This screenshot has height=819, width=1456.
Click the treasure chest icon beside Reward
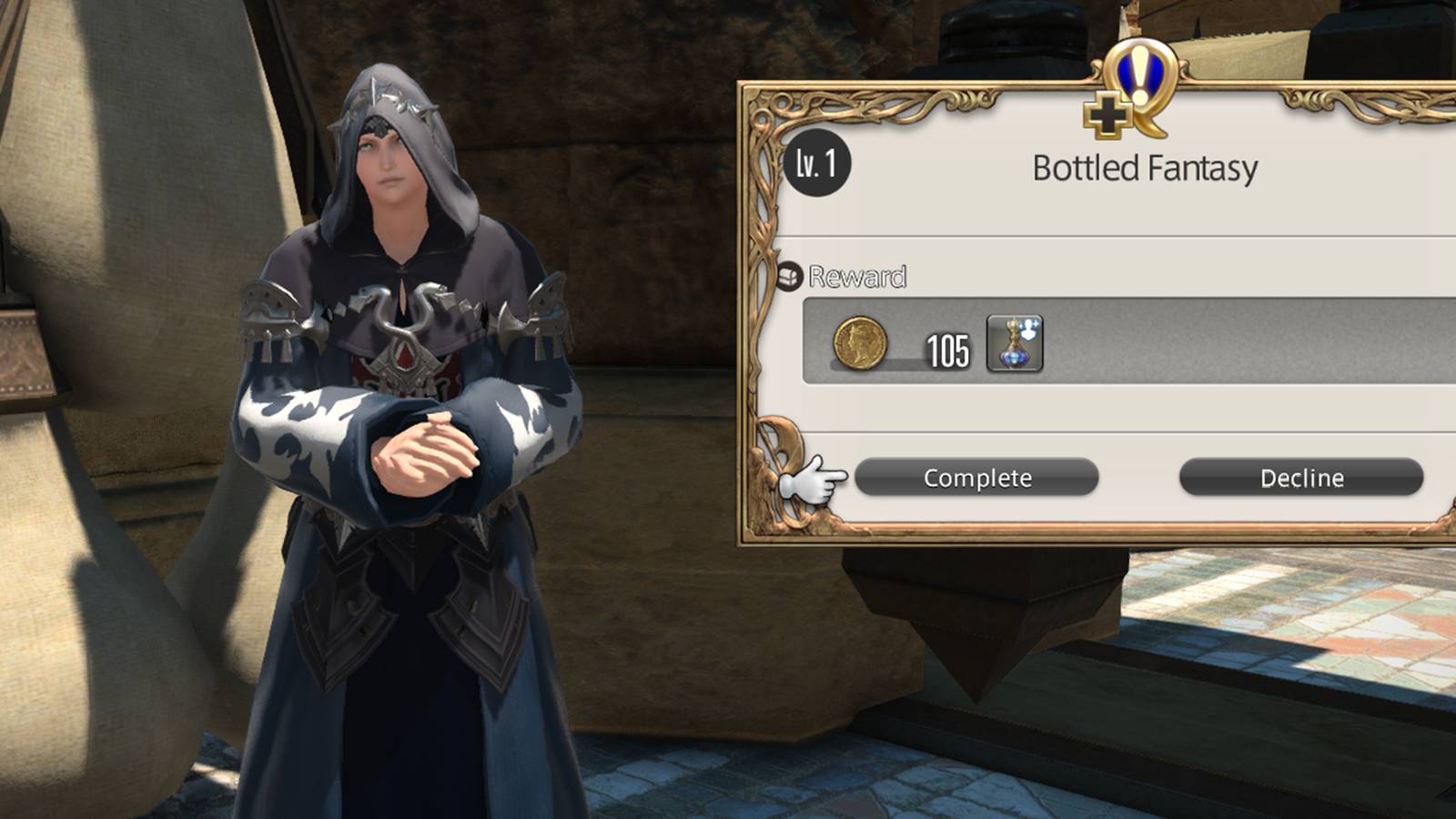[791, 276]
